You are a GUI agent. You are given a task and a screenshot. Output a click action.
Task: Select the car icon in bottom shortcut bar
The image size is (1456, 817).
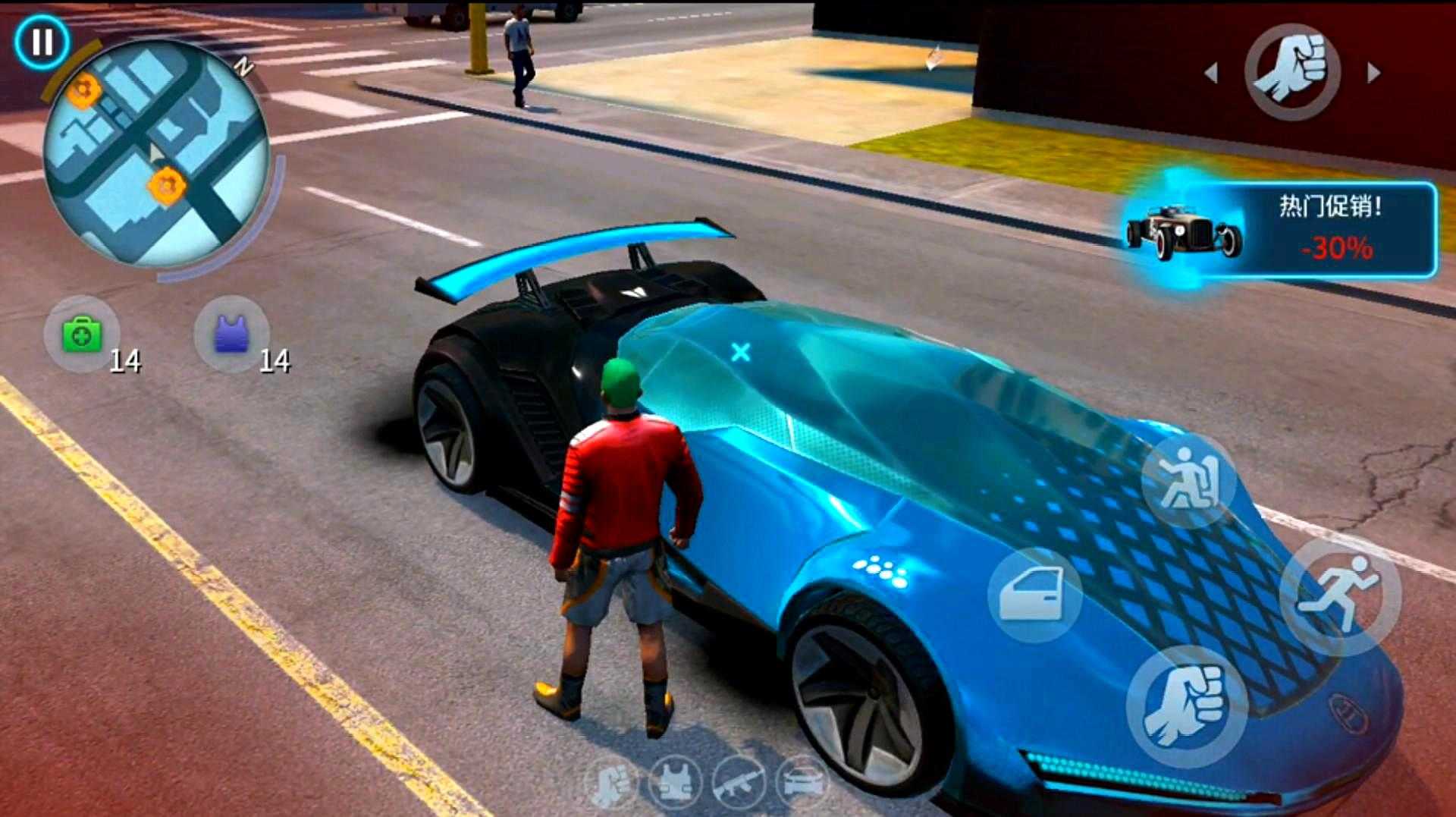802,783
